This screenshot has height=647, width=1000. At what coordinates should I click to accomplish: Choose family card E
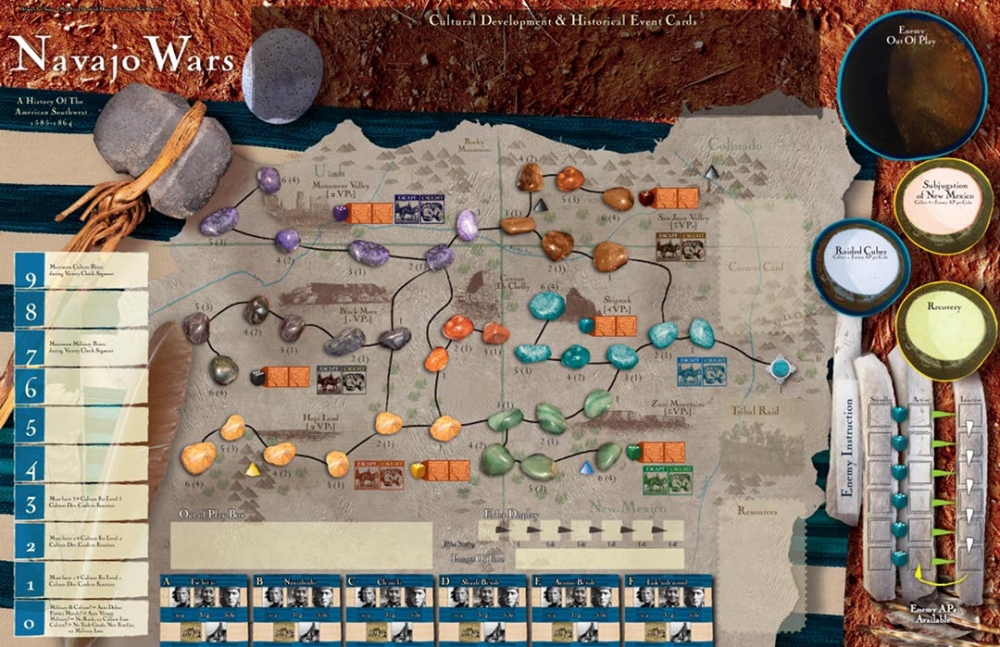(x=574, y=606)
